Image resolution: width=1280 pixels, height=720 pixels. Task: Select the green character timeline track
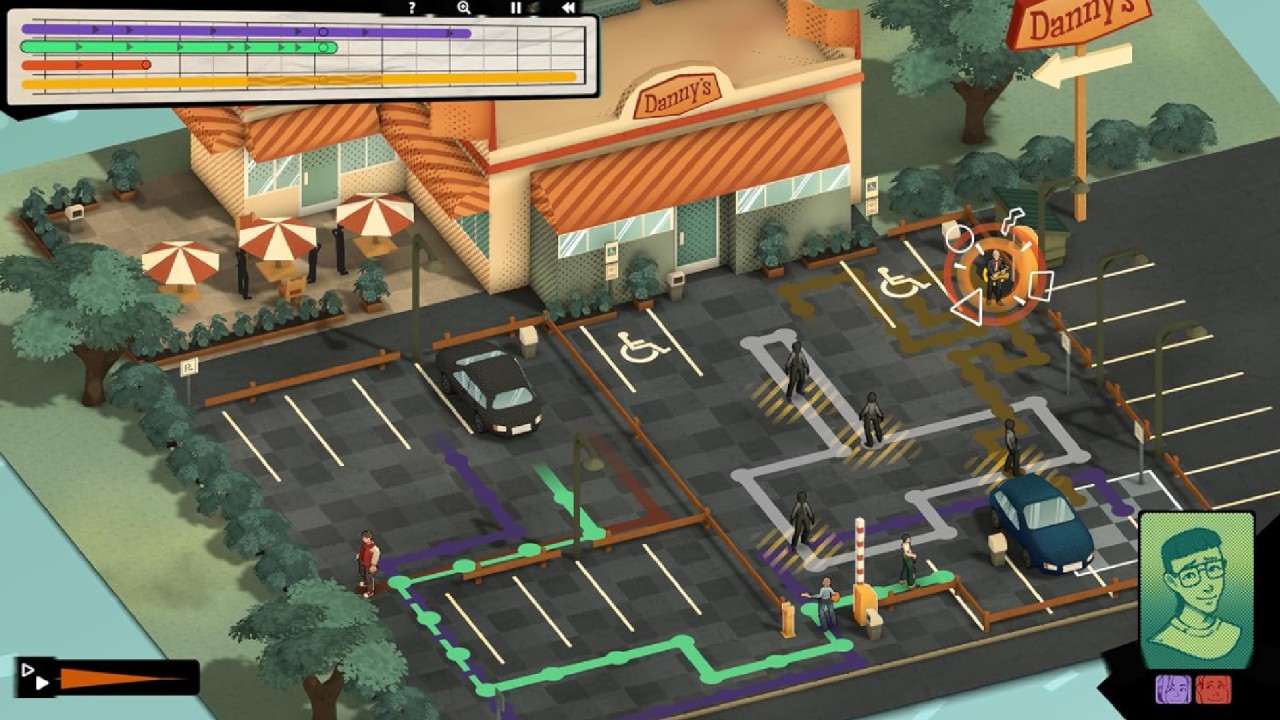tap(178, 47)
